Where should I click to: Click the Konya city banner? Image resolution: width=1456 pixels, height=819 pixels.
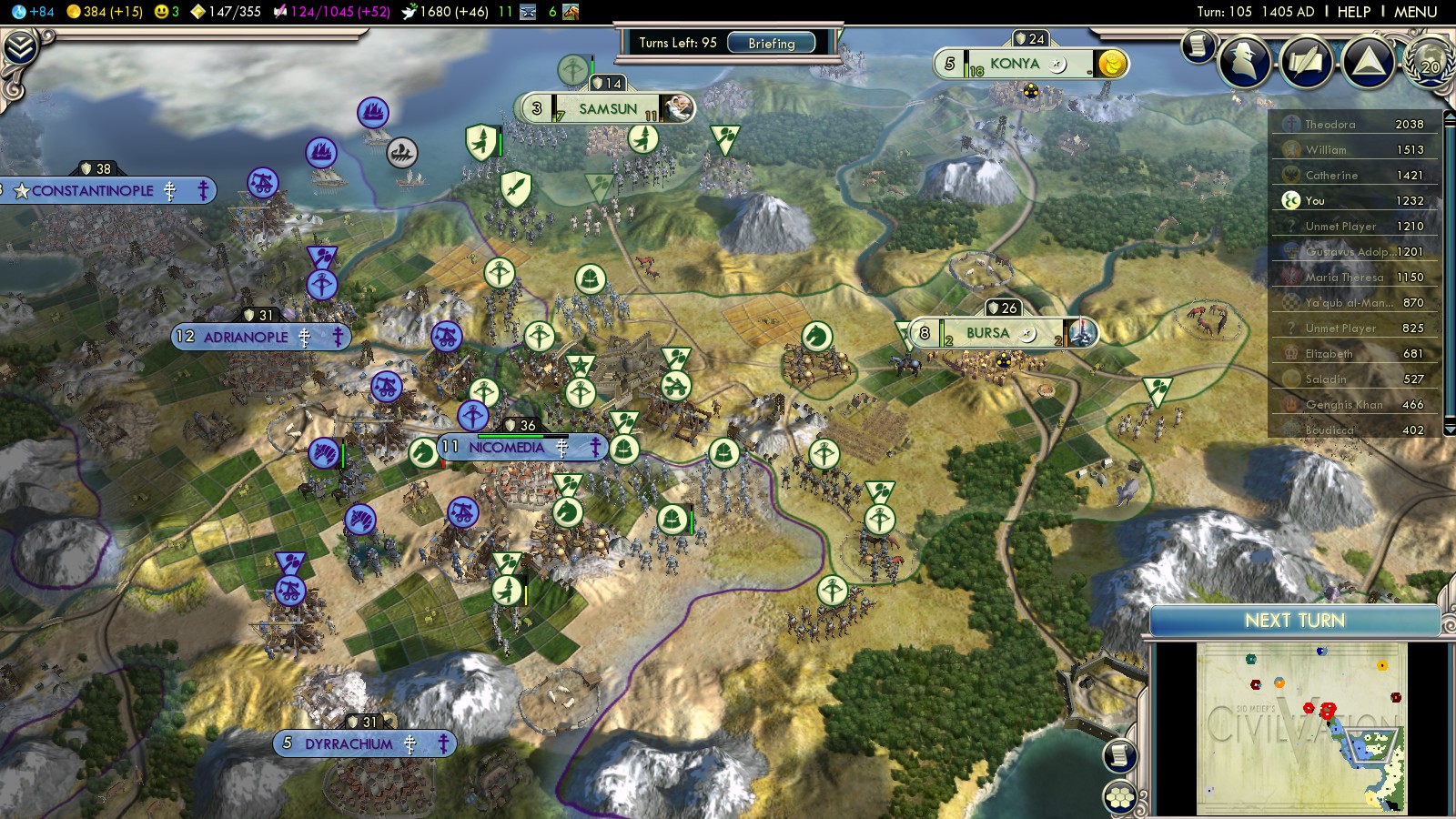pyautogui.click(x=1014, y=64)
